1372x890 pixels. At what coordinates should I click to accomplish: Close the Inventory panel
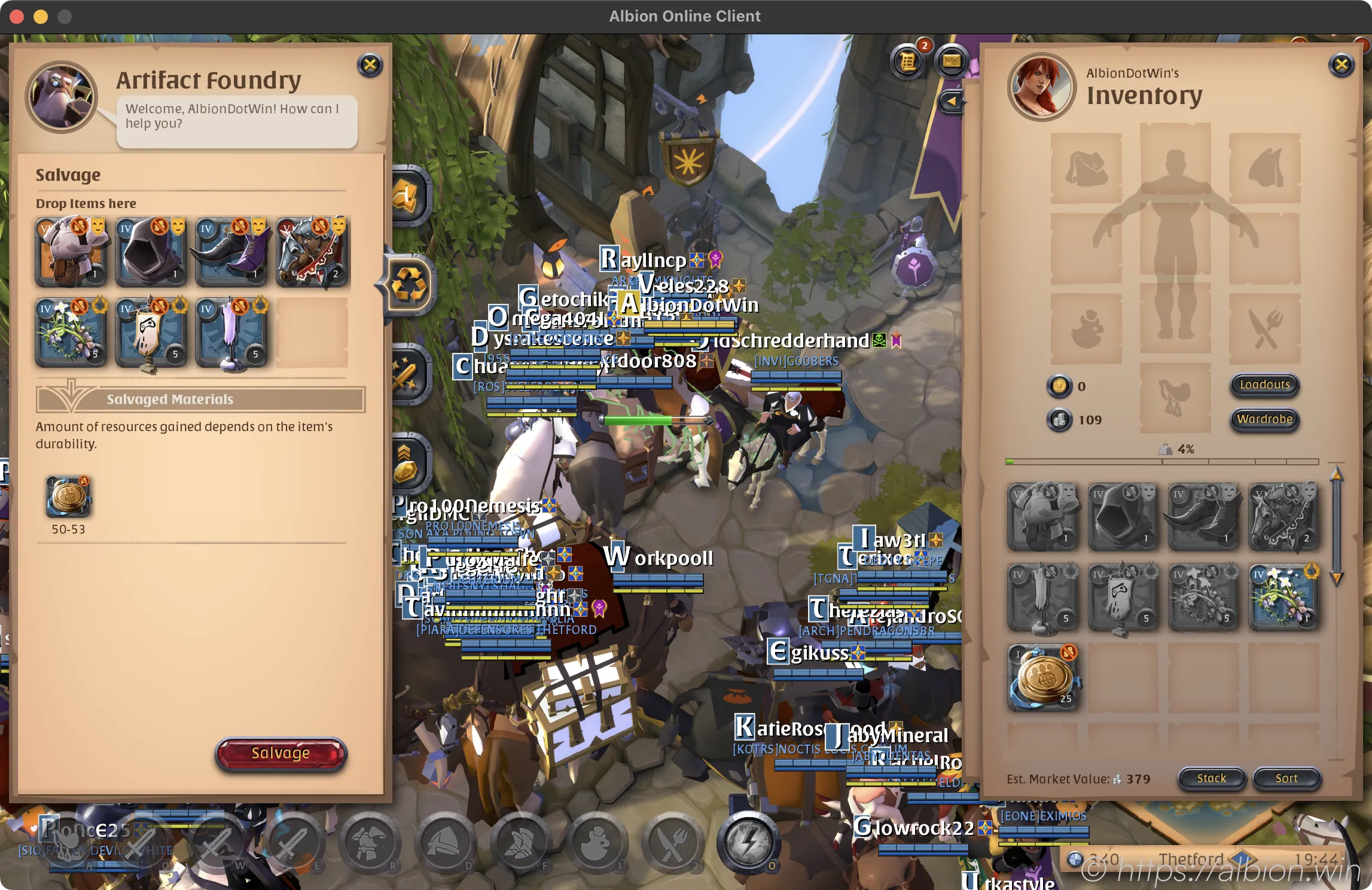tap(1341, 64)
